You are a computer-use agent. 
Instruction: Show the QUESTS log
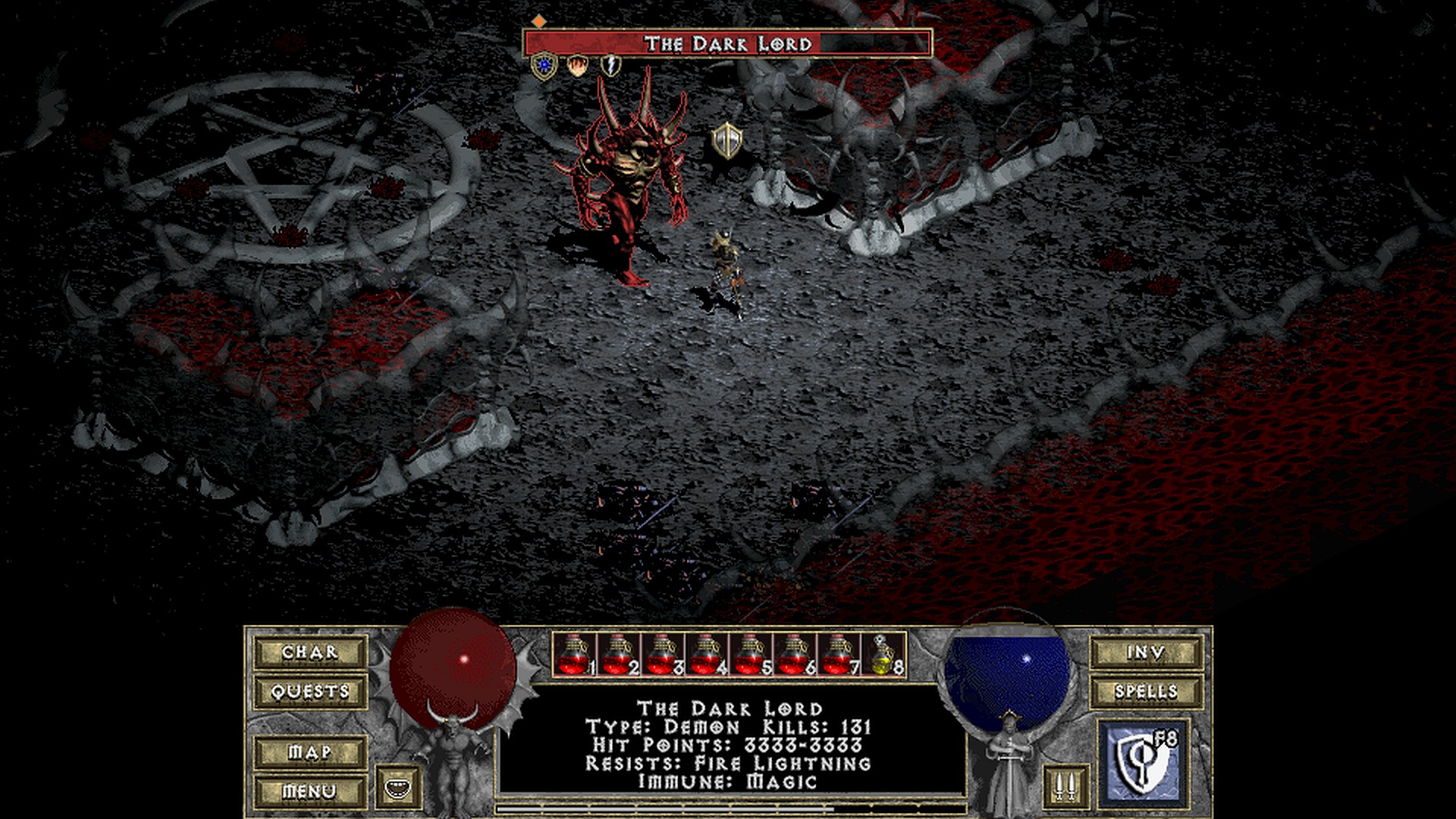click(310, 692)
